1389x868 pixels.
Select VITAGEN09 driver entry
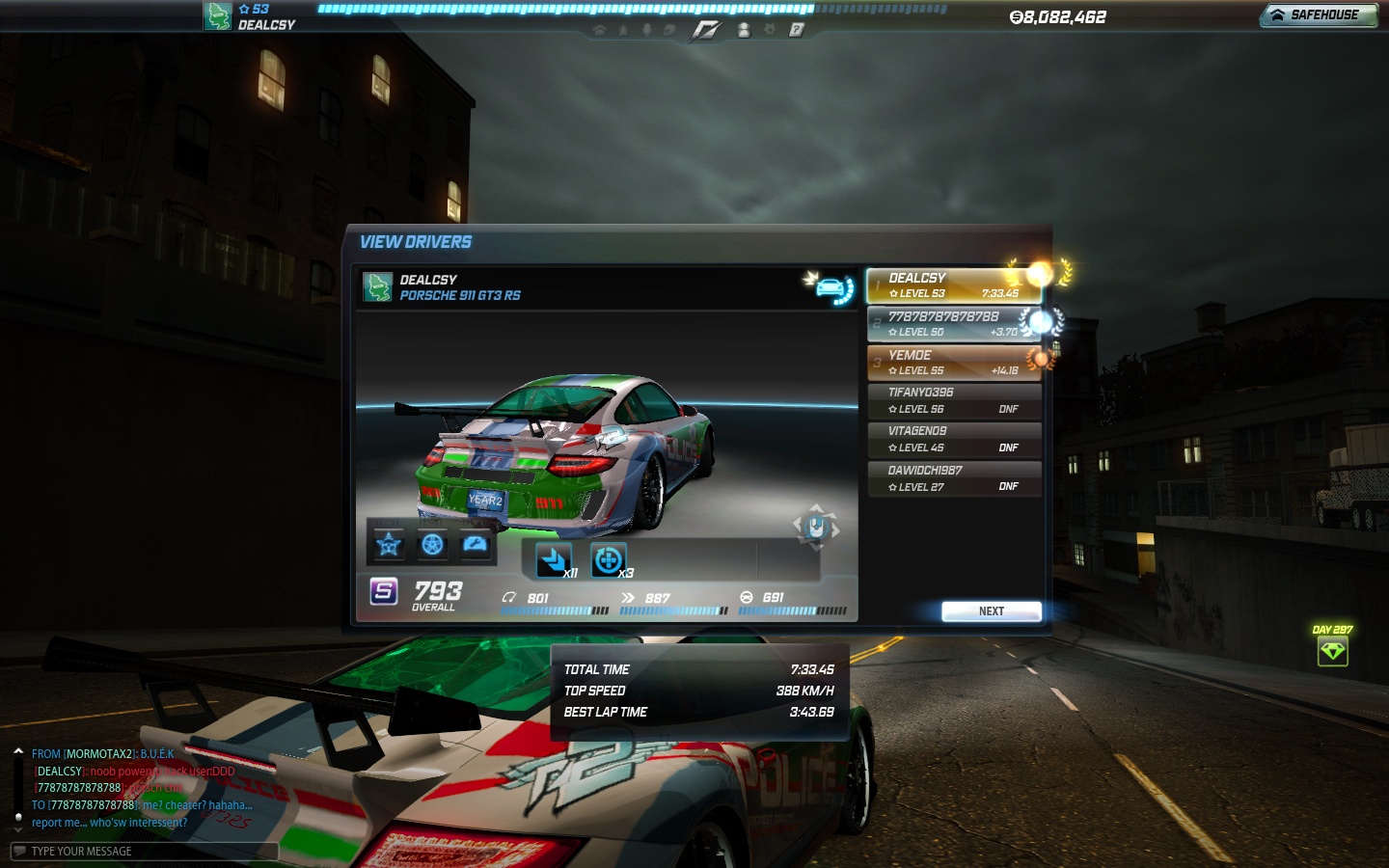[953, 439]
